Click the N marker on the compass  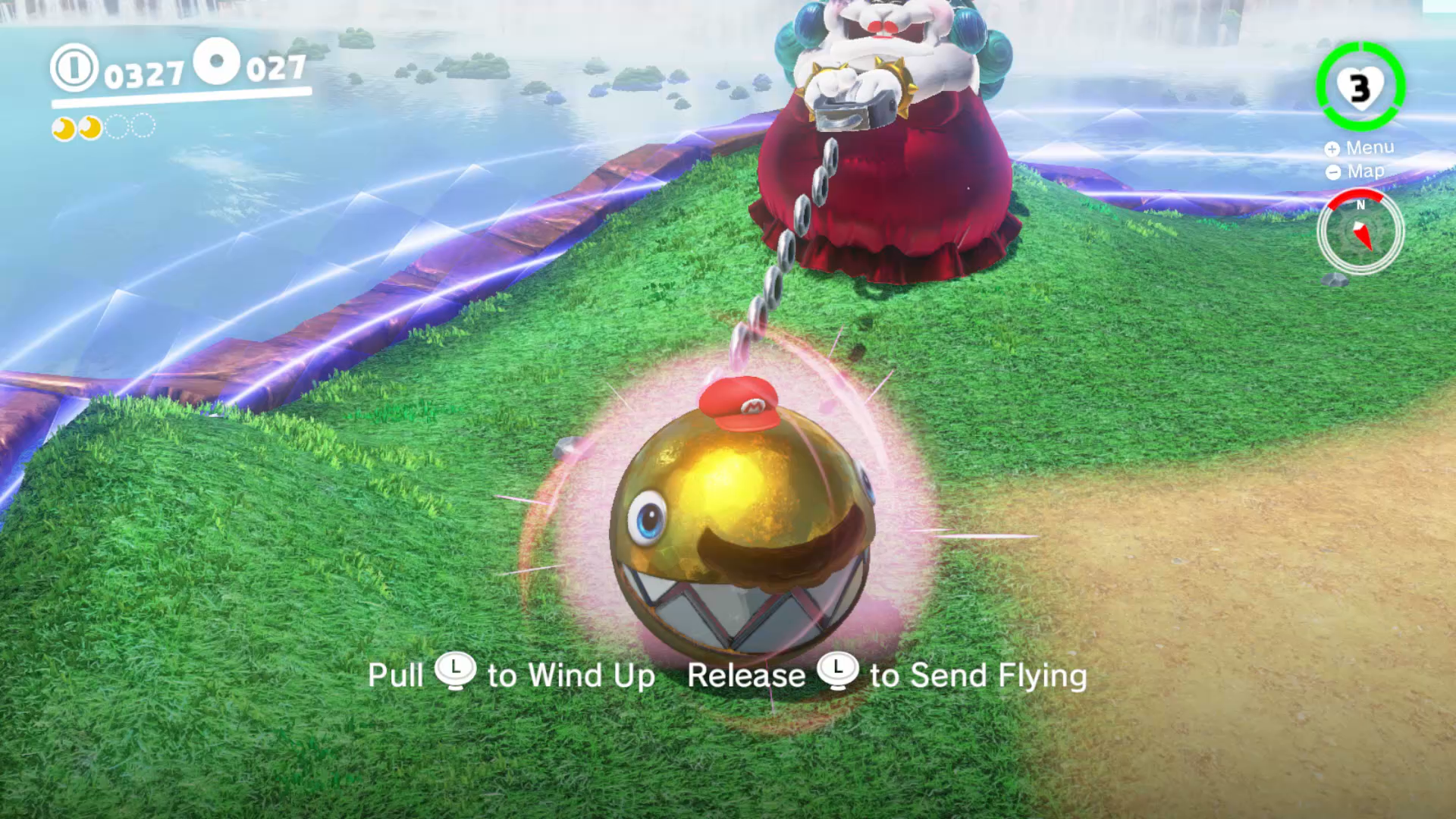[x=1360, y=205]
